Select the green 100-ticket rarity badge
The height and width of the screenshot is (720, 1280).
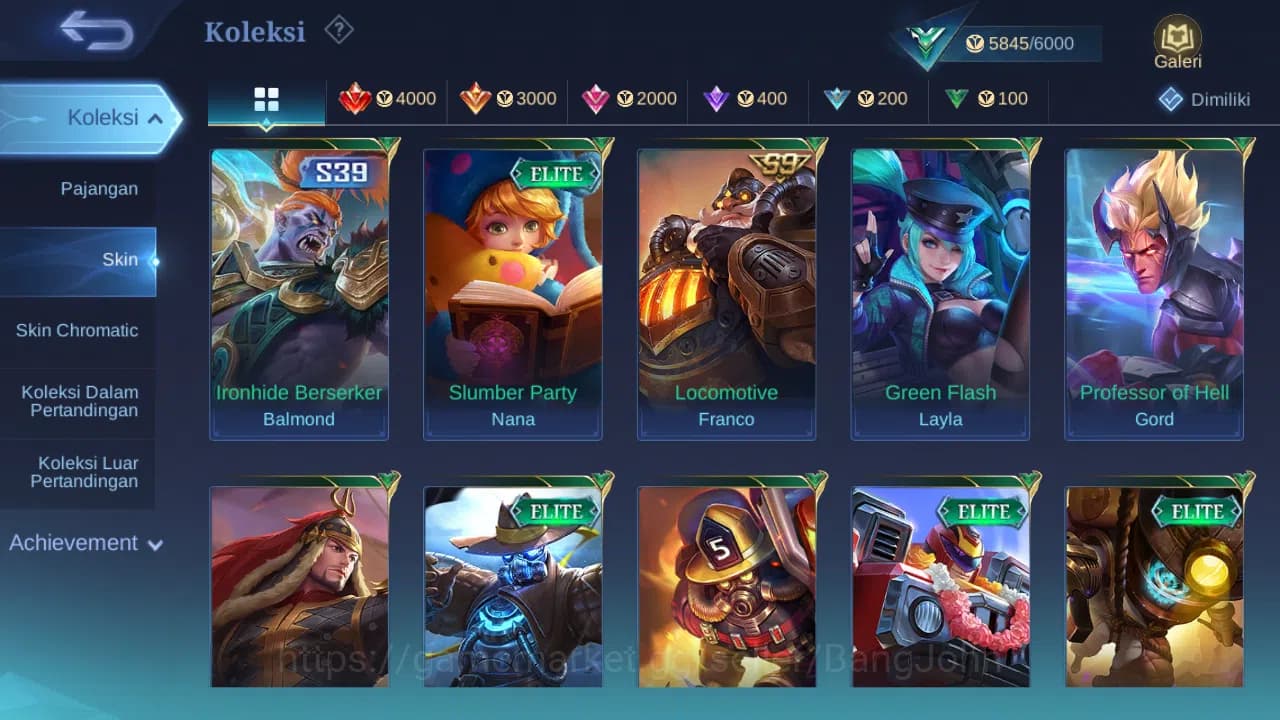(x=987, y=99)
